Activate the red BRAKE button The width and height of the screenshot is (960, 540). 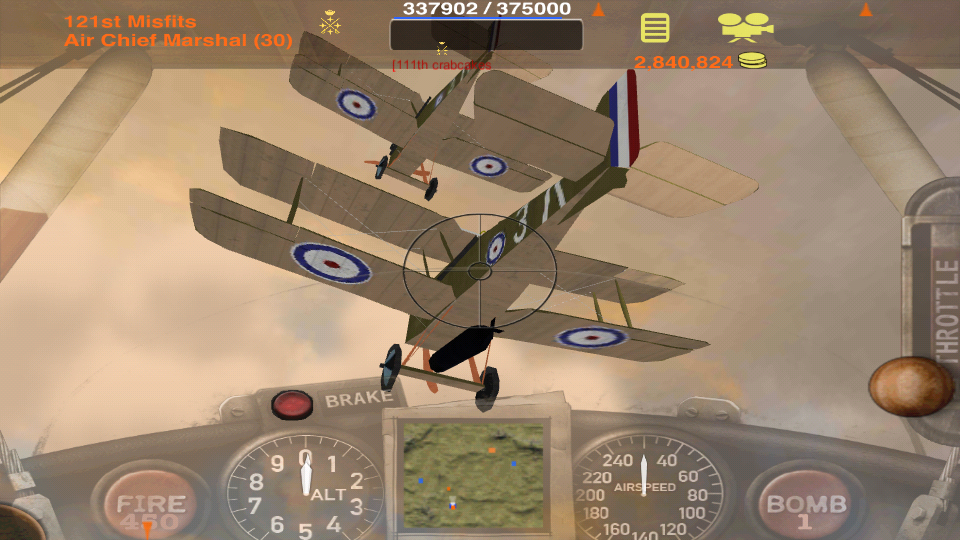[x=292, y=404]
